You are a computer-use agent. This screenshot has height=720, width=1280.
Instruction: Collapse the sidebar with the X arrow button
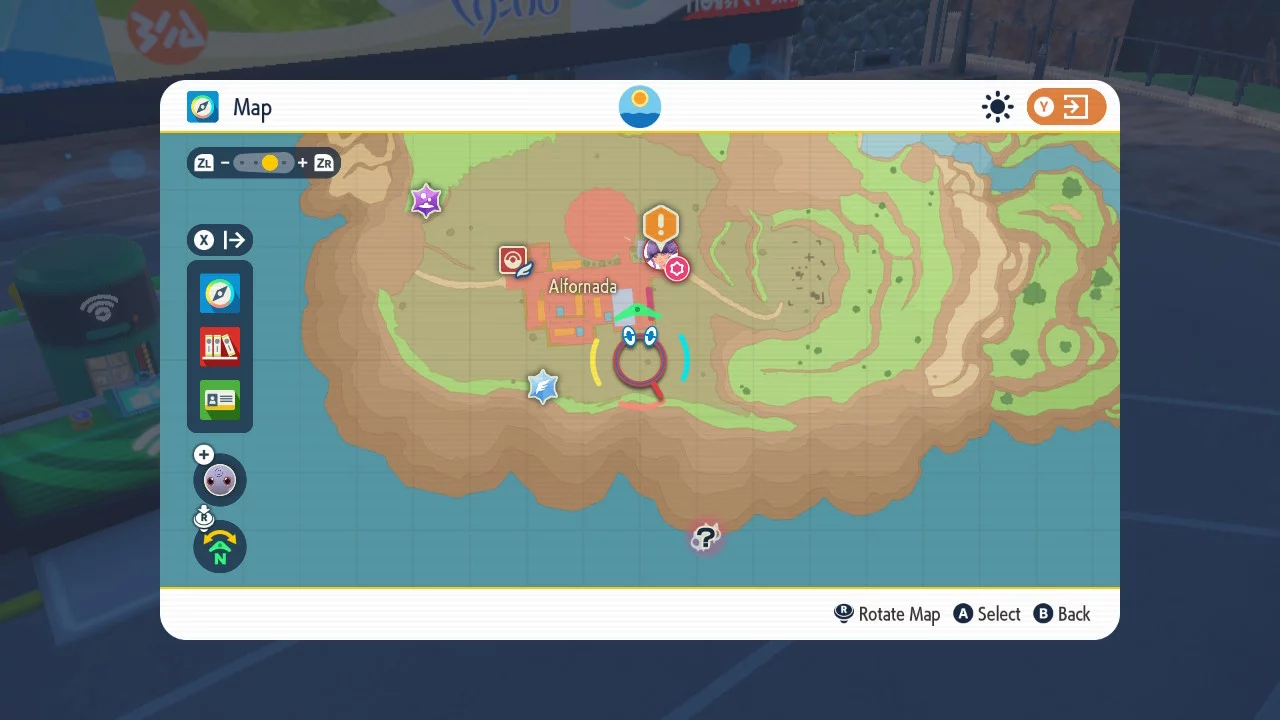pyautogui.click(x=219, y=240)
